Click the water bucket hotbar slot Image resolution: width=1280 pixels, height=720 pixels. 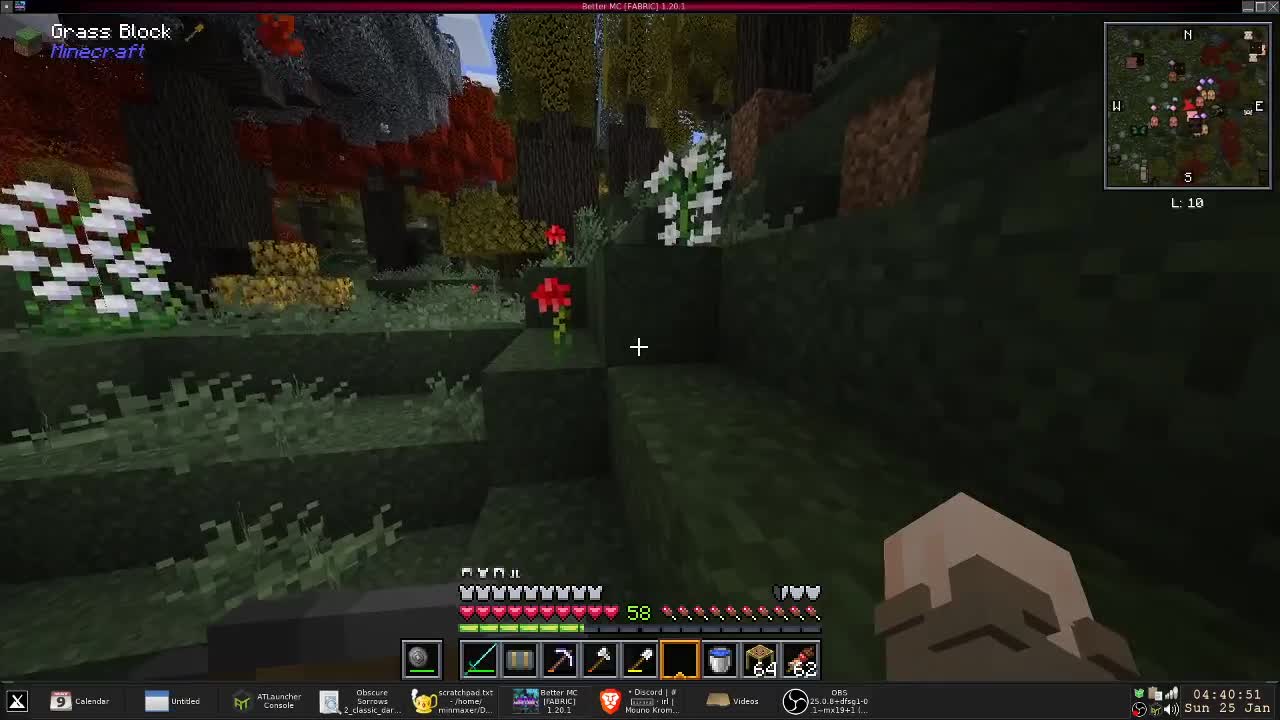coord(718,658)
